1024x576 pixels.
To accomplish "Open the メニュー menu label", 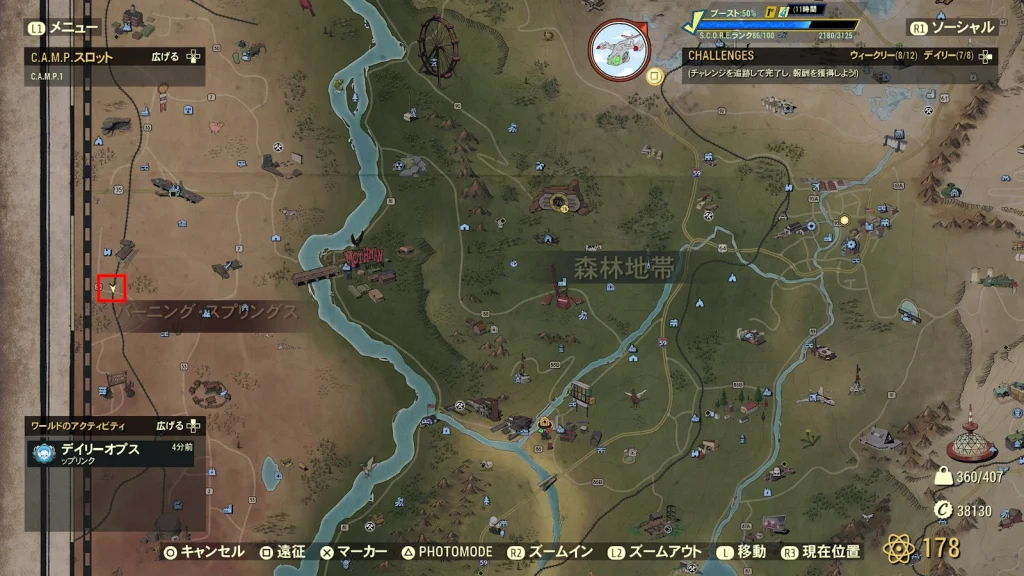I will point(74,28).
